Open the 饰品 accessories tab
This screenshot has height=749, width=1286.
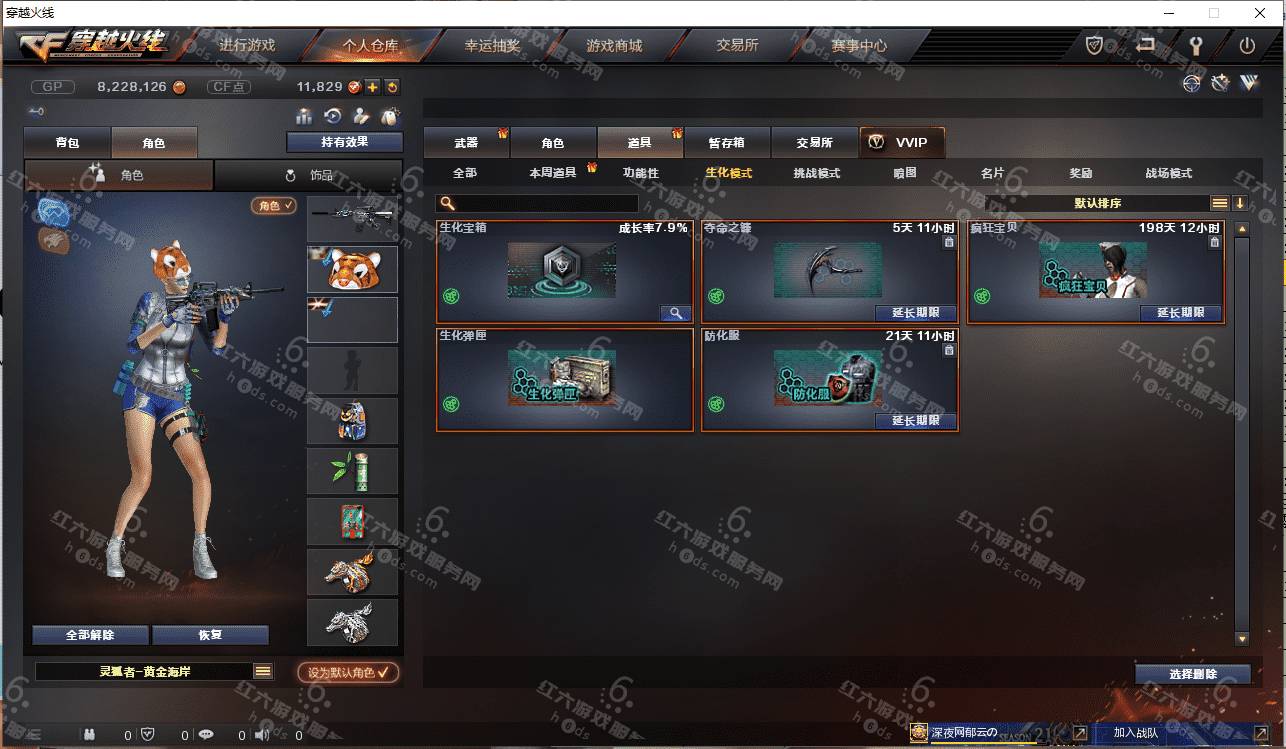309,175
